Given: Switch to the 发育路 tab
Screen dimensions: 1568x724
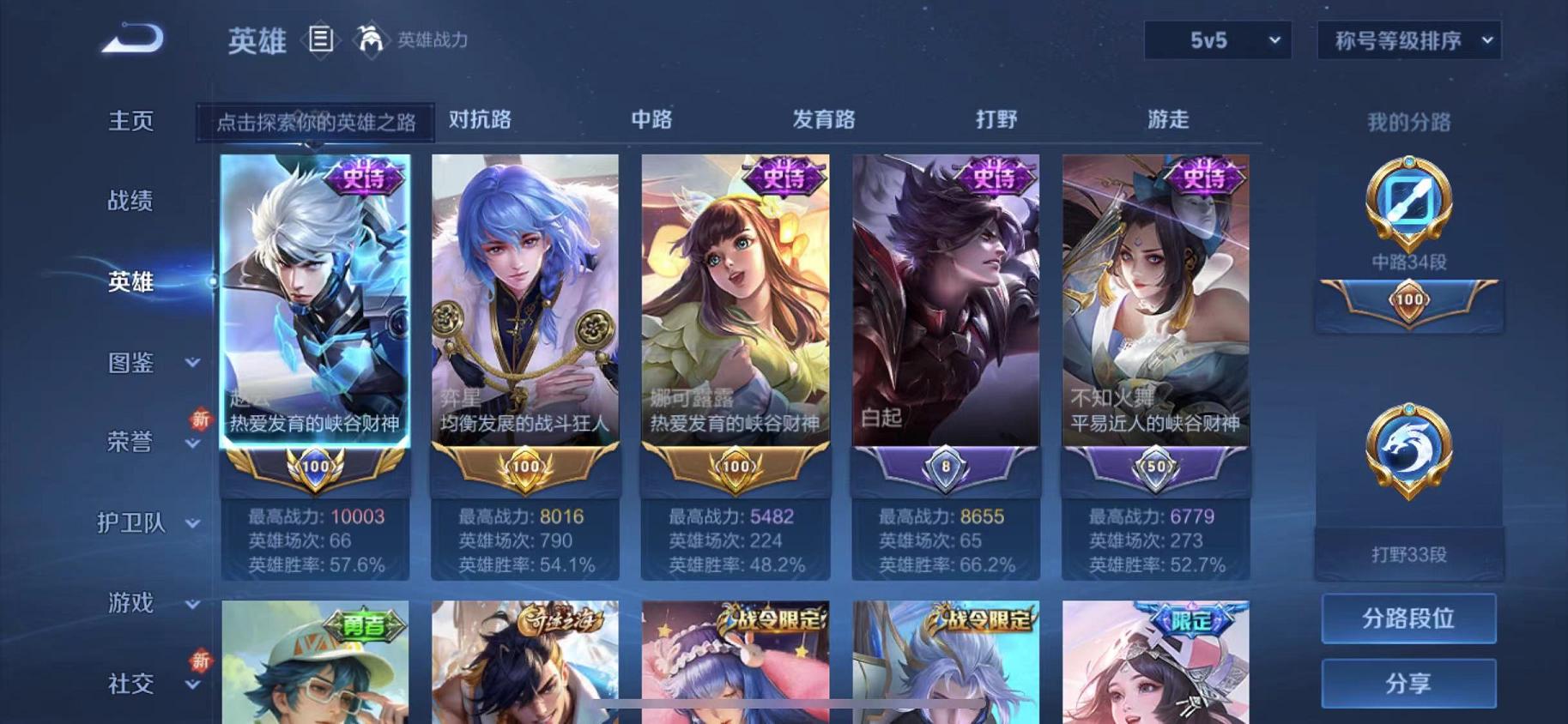Looking at the screenshot, I should [825, 121].
